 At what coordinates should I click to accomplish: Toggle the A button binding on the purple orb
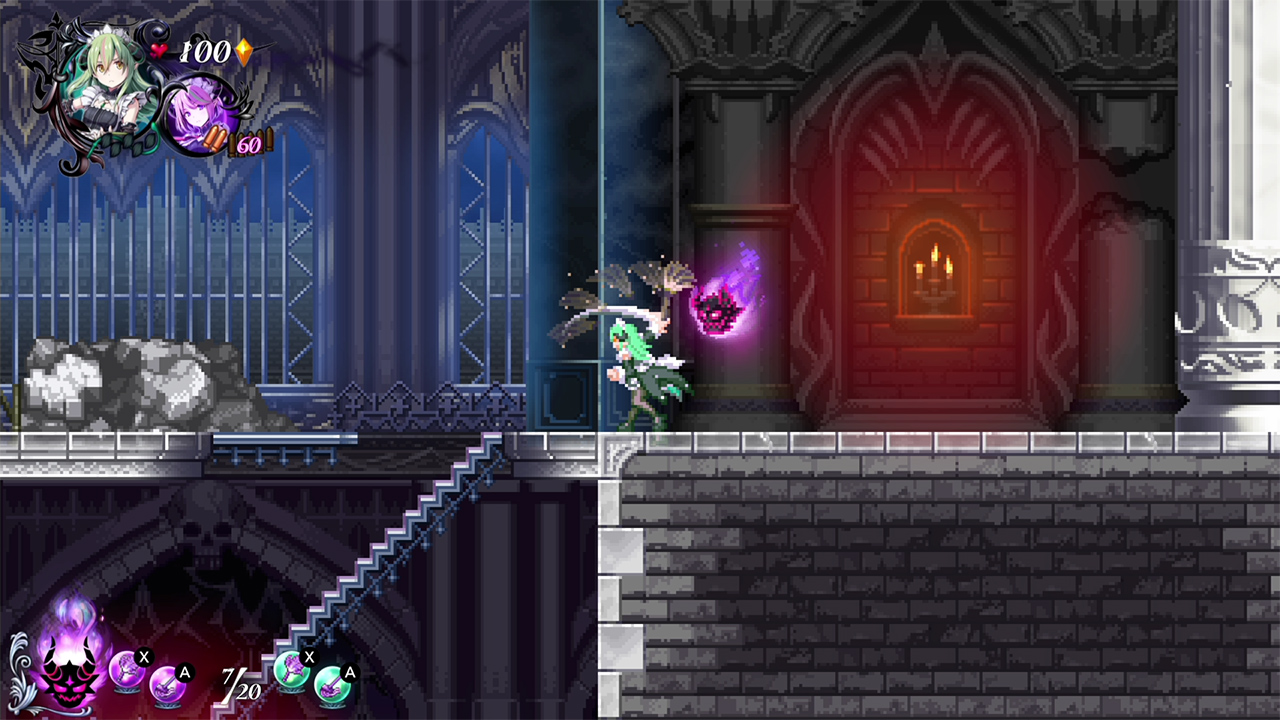coord(184,673)
